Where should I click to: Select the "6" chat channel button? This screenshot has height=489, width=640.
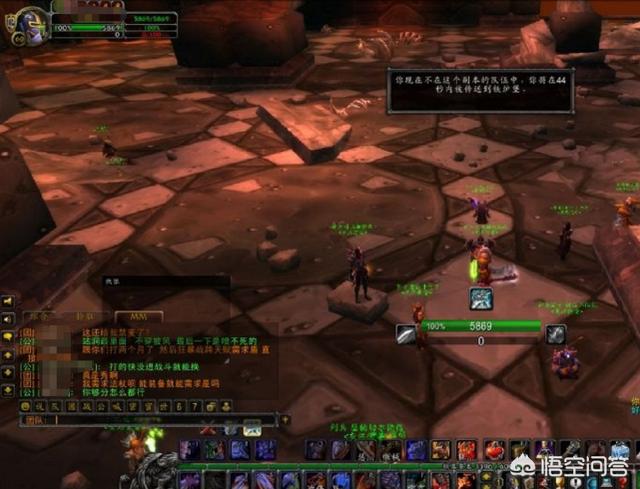click(181, 406)
